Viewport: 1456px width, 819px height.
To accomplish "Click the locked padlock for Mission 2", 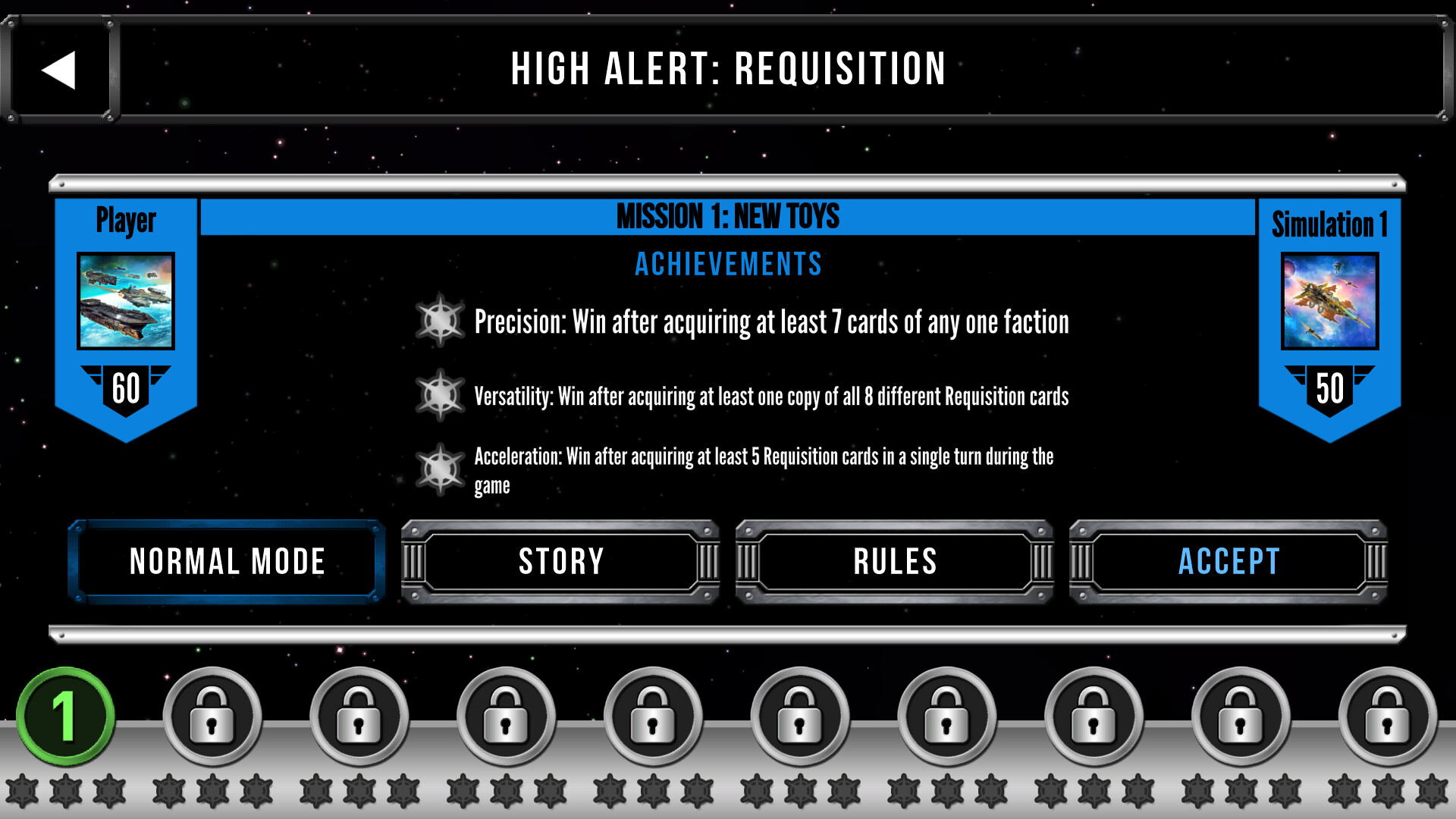I will point(212,715).
